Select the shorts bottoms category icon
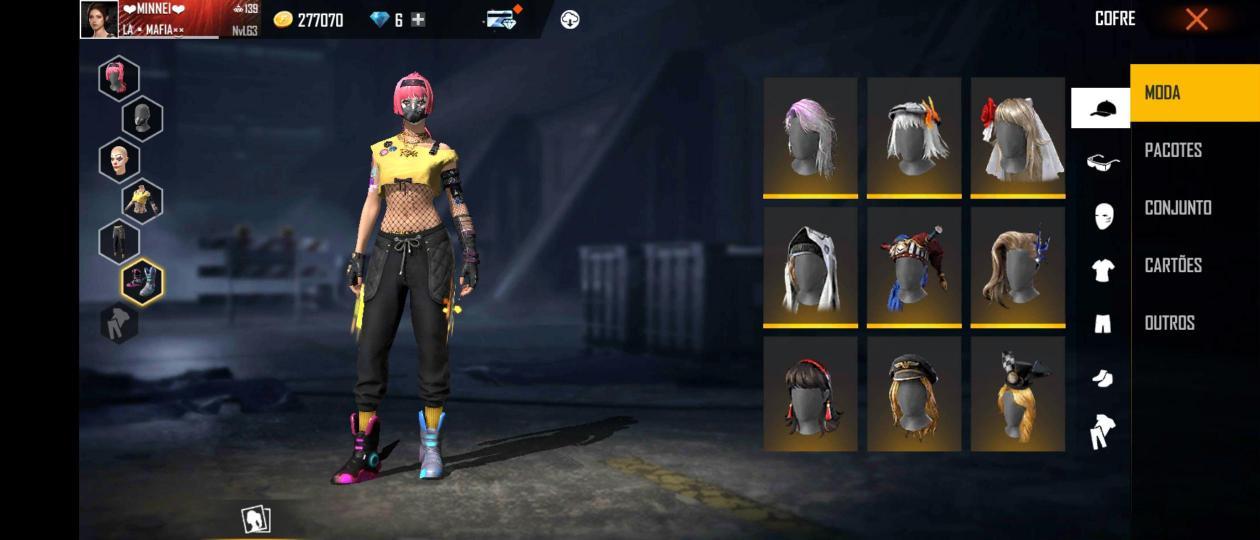Image resolution: width=1260 pixels, height=540 pixels. pyautogui.click(x=1102, y=324)
